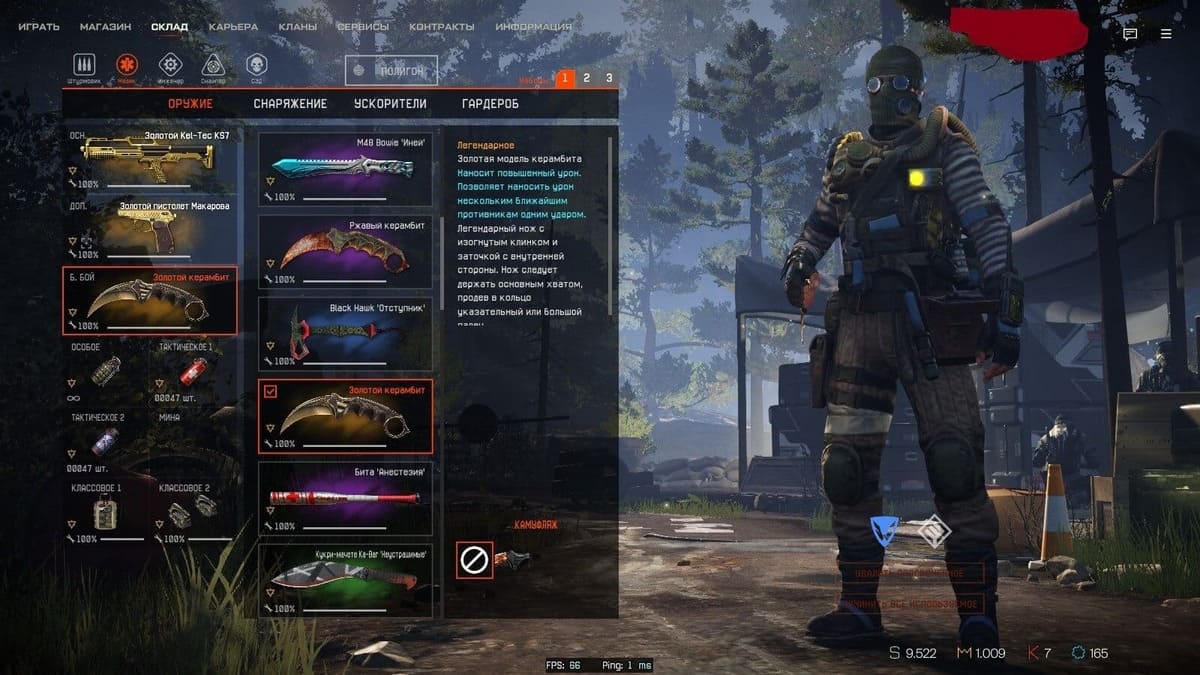
Task: Open the КЛАНЫ menu
Action: pyautogui.click(x=297, y=27)
